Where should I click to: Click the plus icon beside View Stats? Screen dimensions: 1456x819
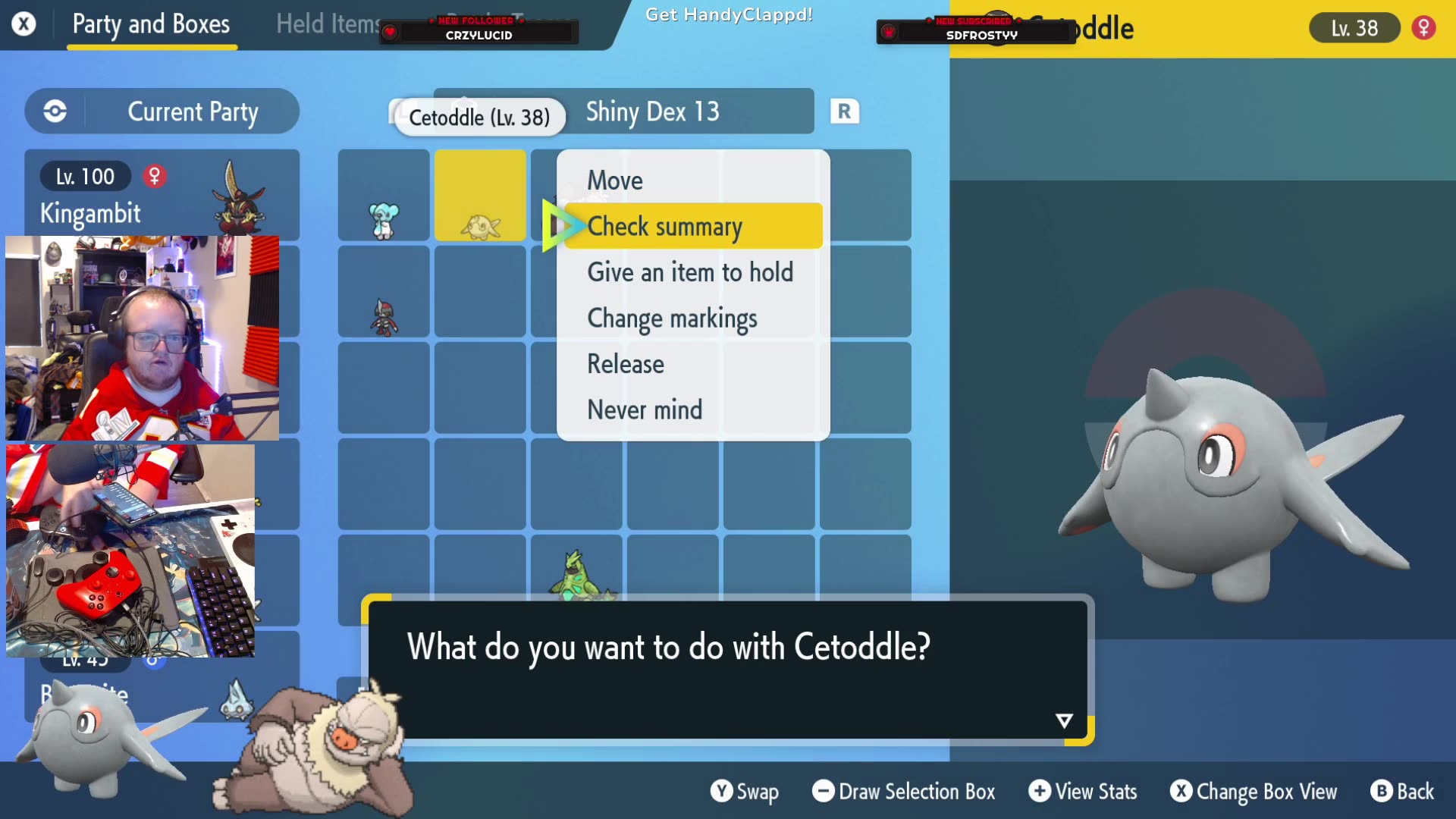click(1040, 792)
